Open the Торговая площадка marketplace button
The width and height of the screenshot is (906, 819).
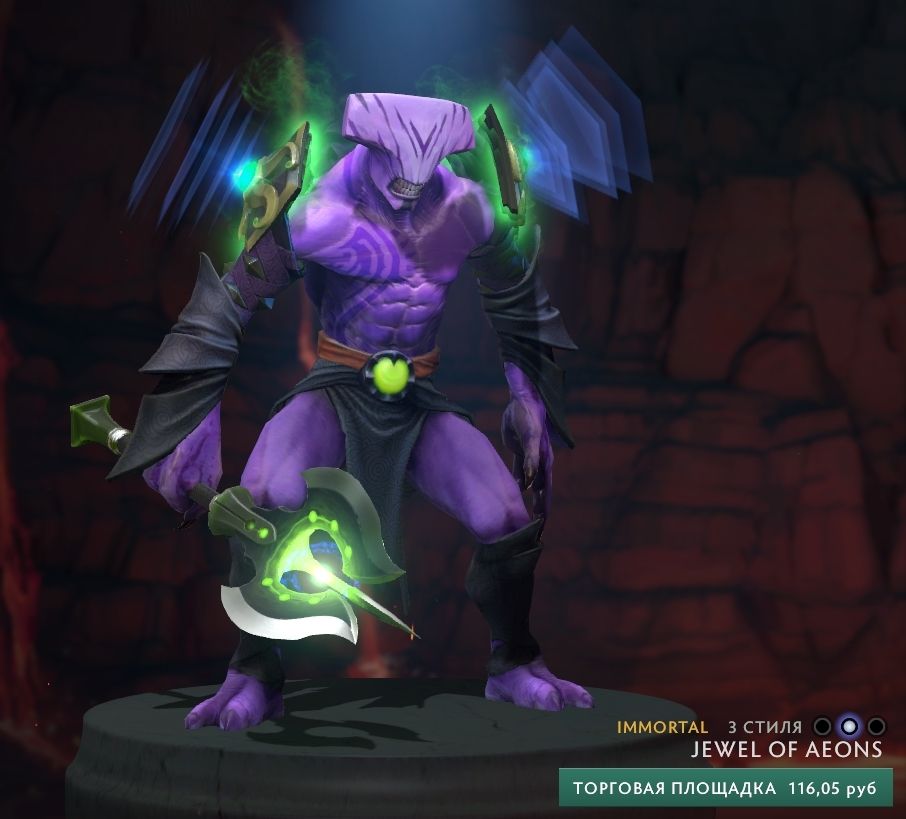pos(724,788)
